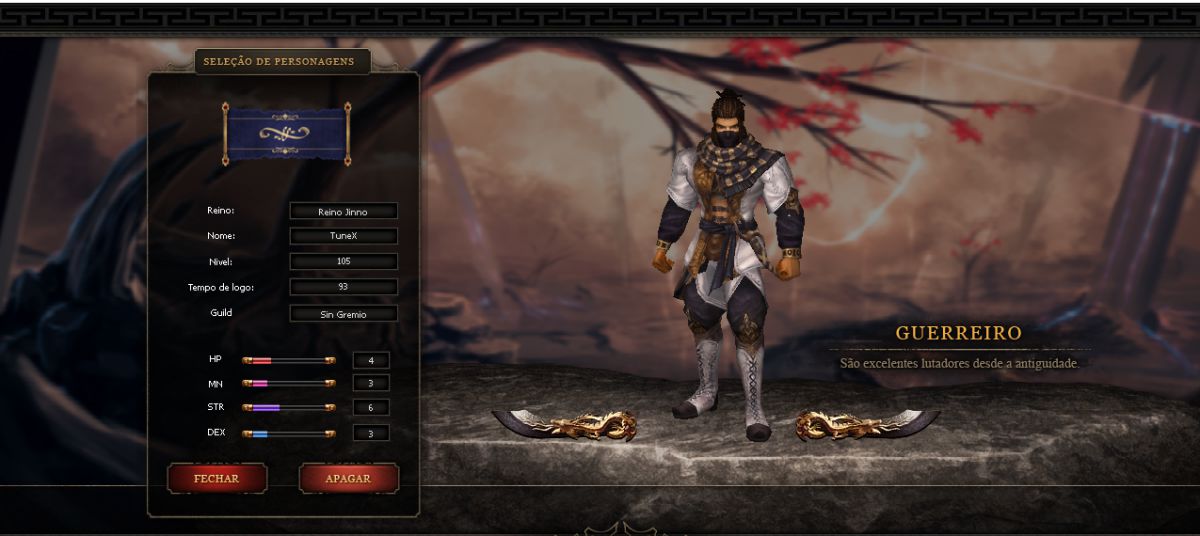The image size is (1200, 536).
Task: Select the Nome field showing TuneX
Action: point(343,236)
